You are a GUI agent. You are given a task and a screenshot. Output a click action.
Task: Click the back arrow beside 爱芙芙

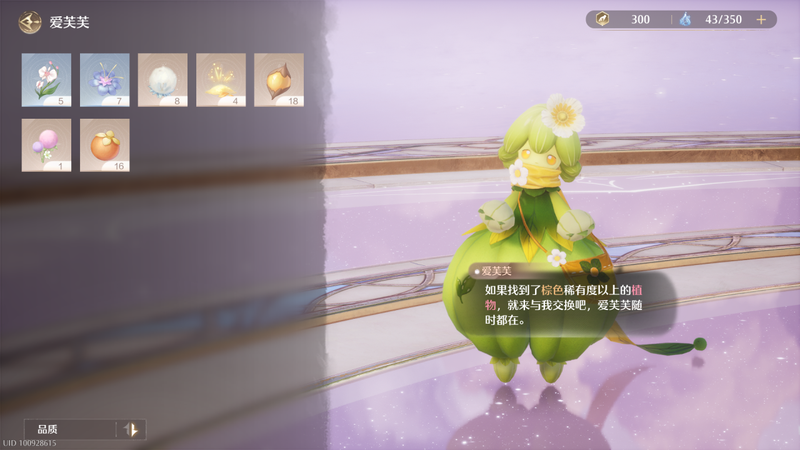click(30, 22)
